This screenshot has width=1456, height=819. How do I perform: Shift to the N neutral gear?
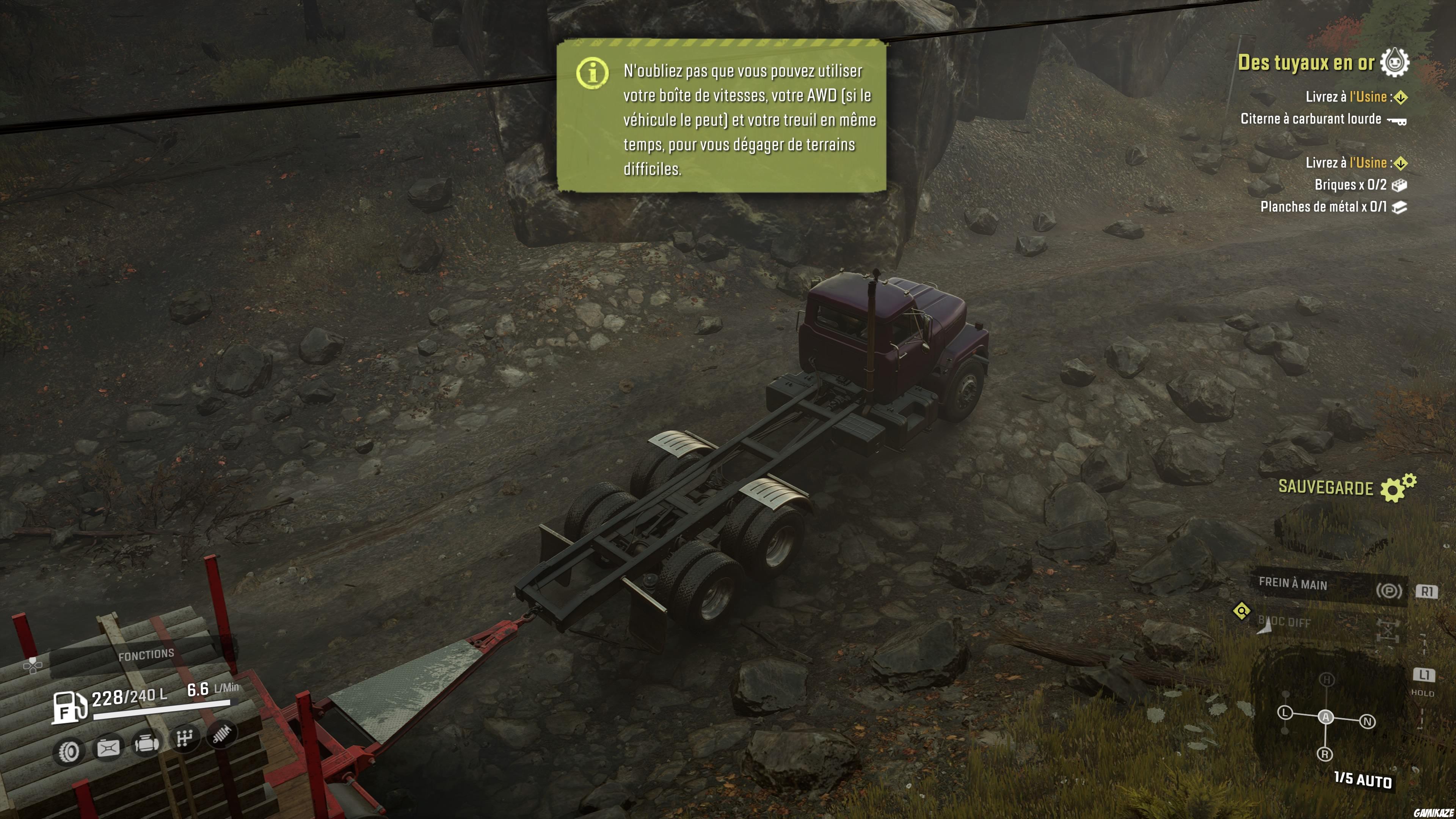click(x=1367, y=722)
